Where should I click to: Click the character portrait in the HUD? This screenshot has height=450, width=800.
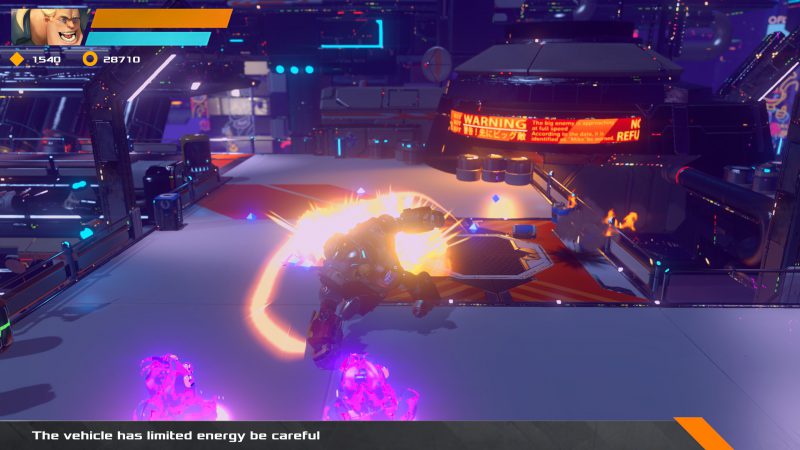47,25
